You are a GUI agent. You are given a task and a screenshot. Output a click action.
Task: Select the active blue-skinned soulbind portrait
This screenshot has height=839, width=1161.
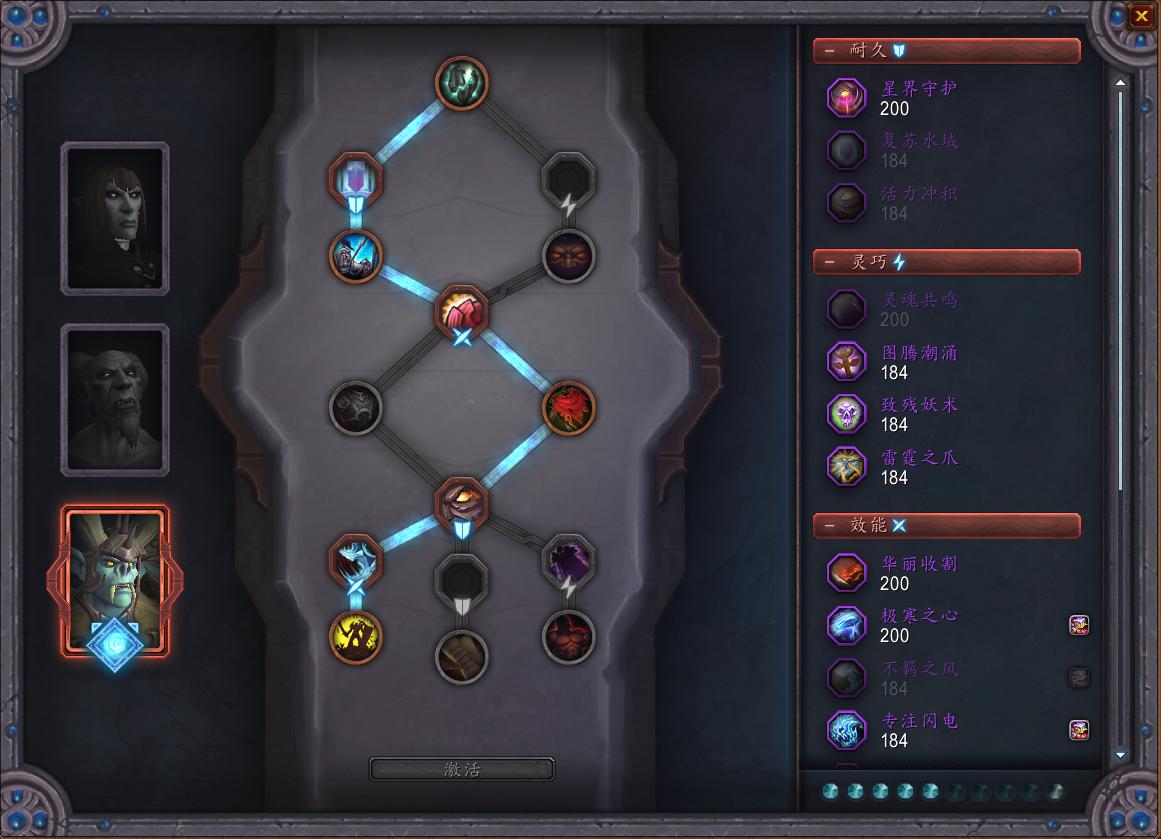click(115, 580)
